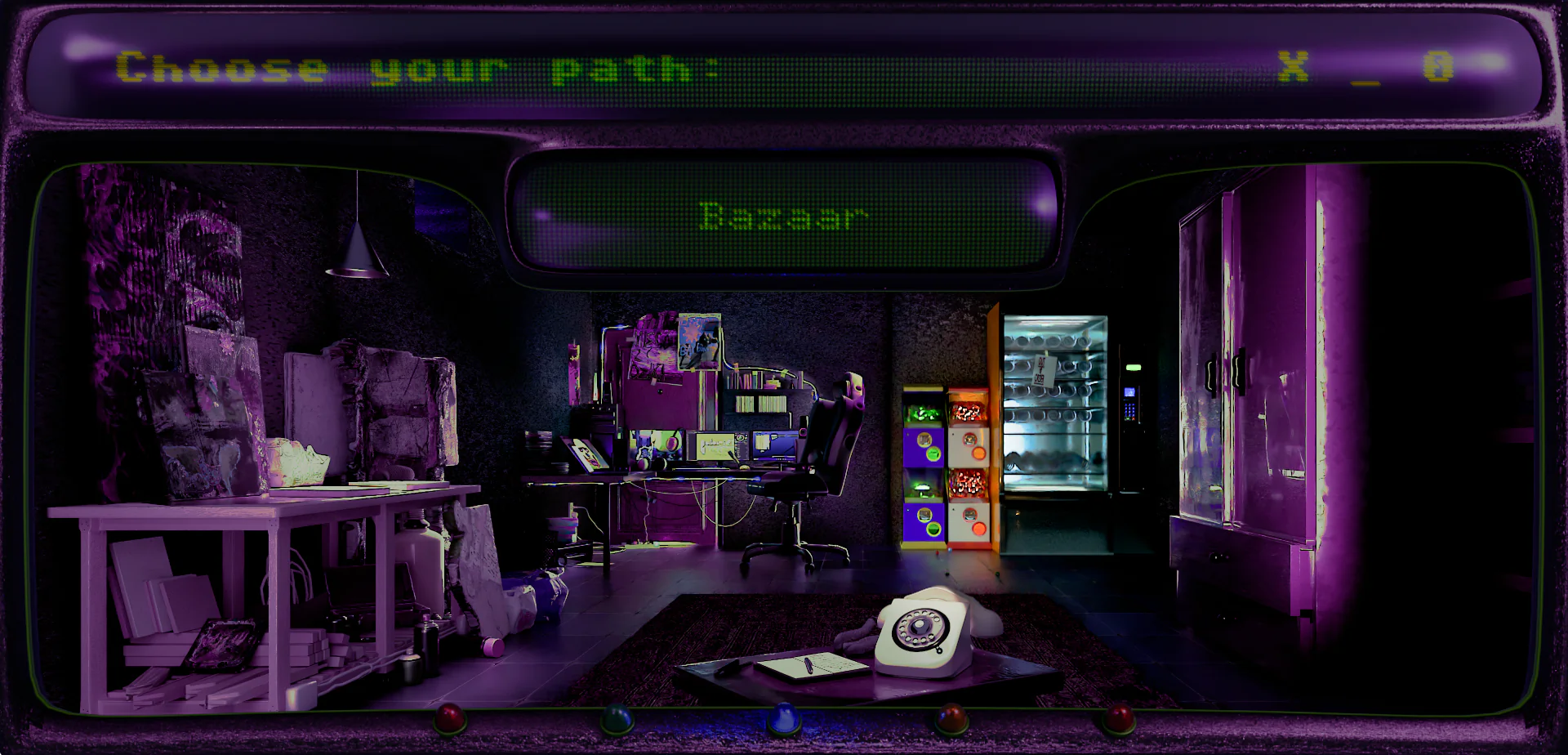The width and height of the screenshot is (1568, 755).
Task: Choose the rotary telephone path
Action: pos(927,635)
